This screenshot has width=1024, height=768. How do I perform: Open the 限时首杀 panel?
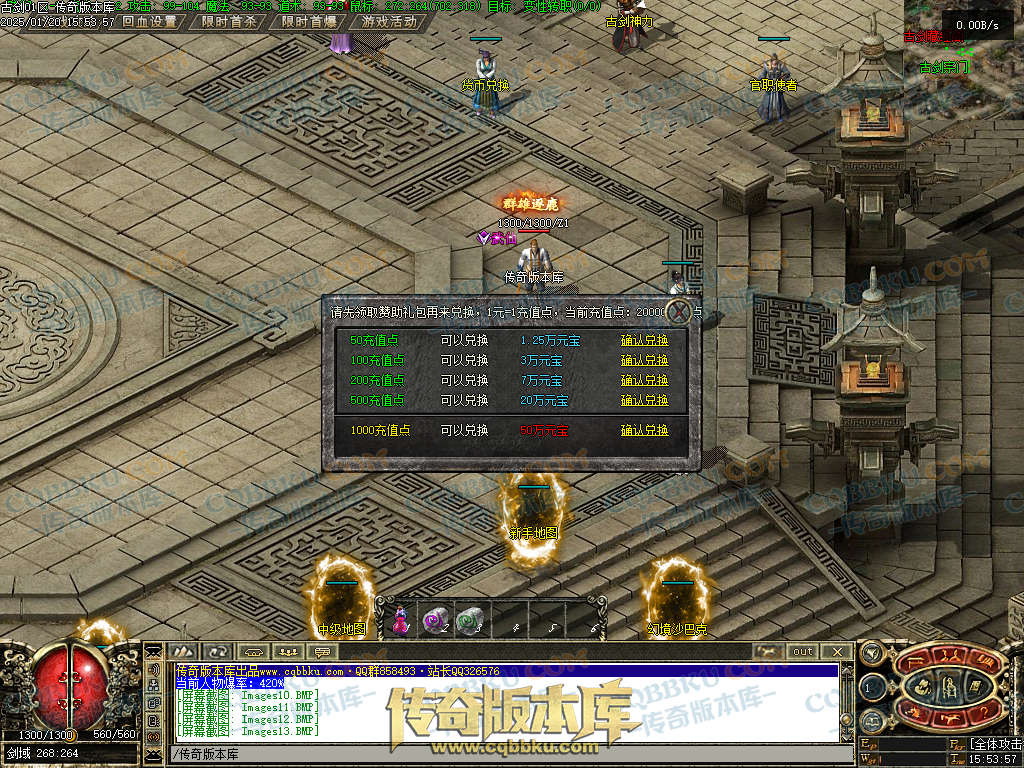pyautogui.click(x=229, y=21)
